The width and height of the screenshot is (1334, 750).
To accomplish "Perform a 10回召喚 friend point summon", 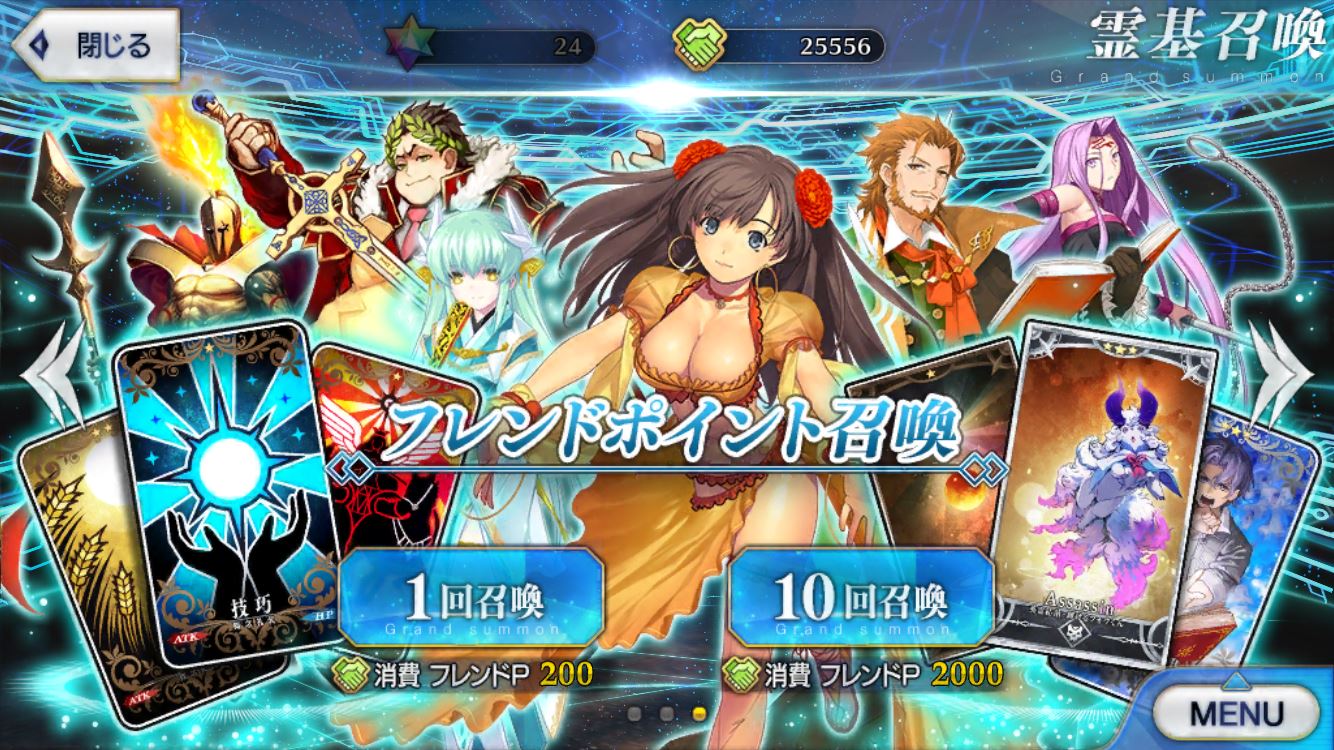I will 862,599.
